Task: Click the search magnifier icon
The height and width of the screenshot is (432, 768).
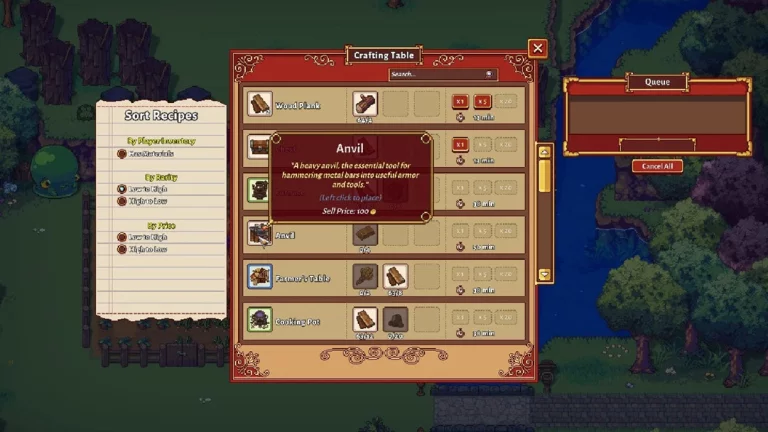Action: pyautogui.click(x=490, y=74)
